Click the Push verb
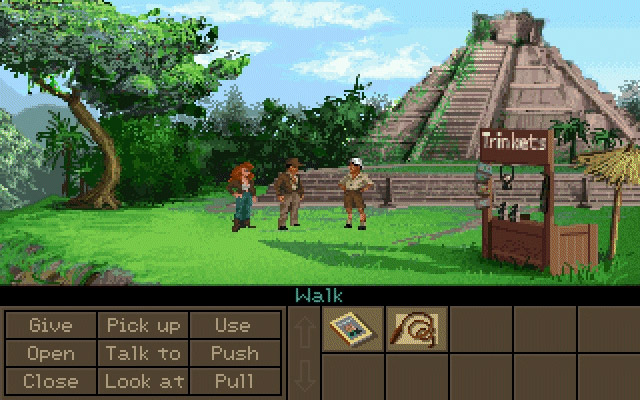Screen dimensions: 640x400 tap(233, 353)
